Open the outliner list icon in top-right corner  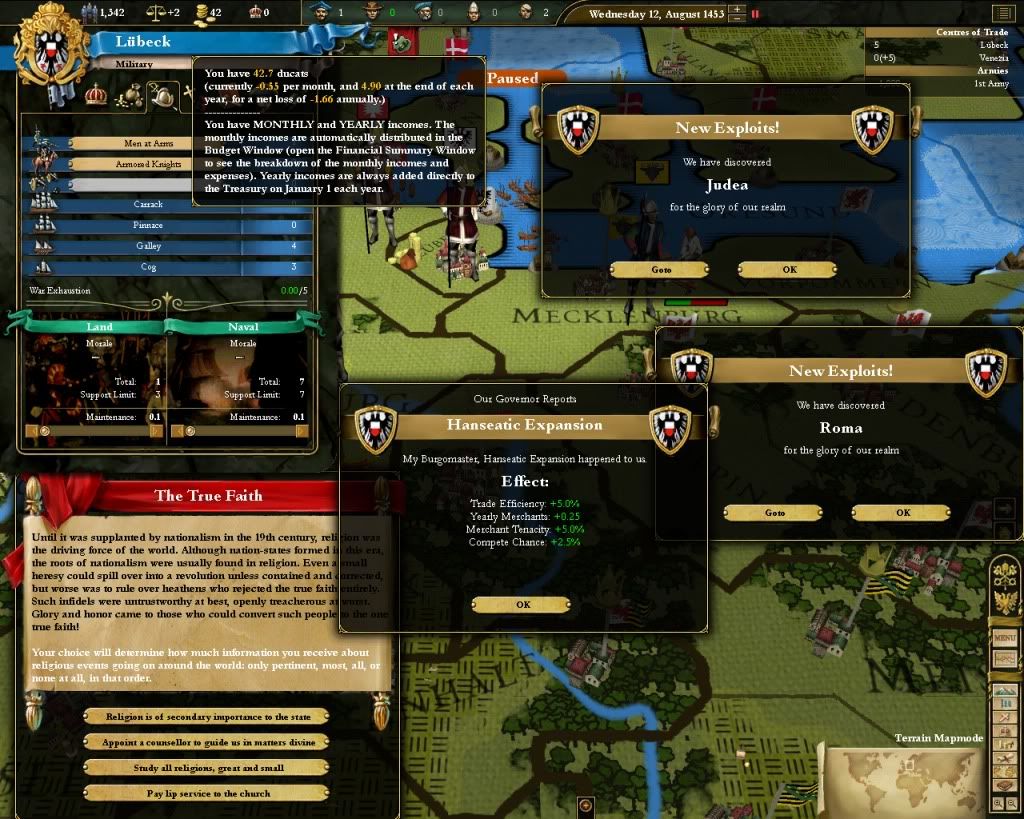pyautogui.click(x=1002, y=13)
